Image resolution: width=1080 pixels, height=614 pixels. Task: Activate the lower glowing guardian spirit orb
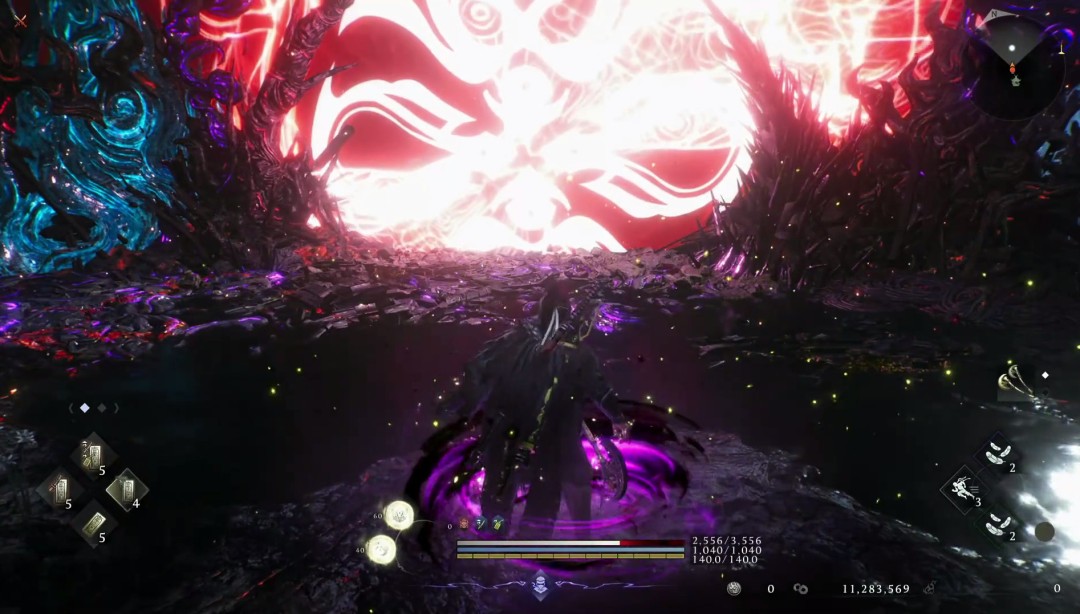[381, 548]
